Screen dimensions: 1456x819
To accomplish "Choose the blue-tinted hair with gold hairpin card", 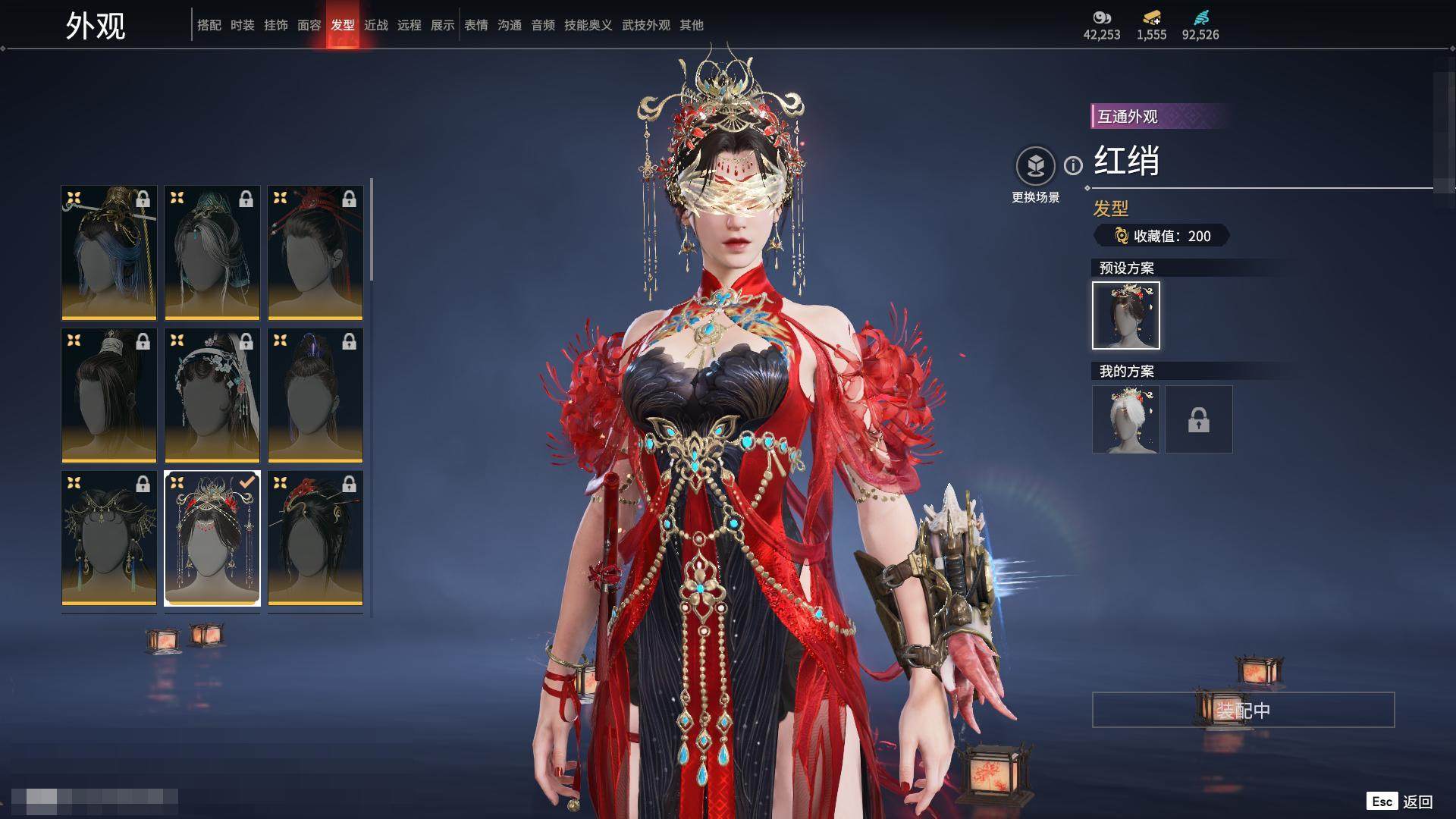I will pyautogui.click(x=109, y=253).
